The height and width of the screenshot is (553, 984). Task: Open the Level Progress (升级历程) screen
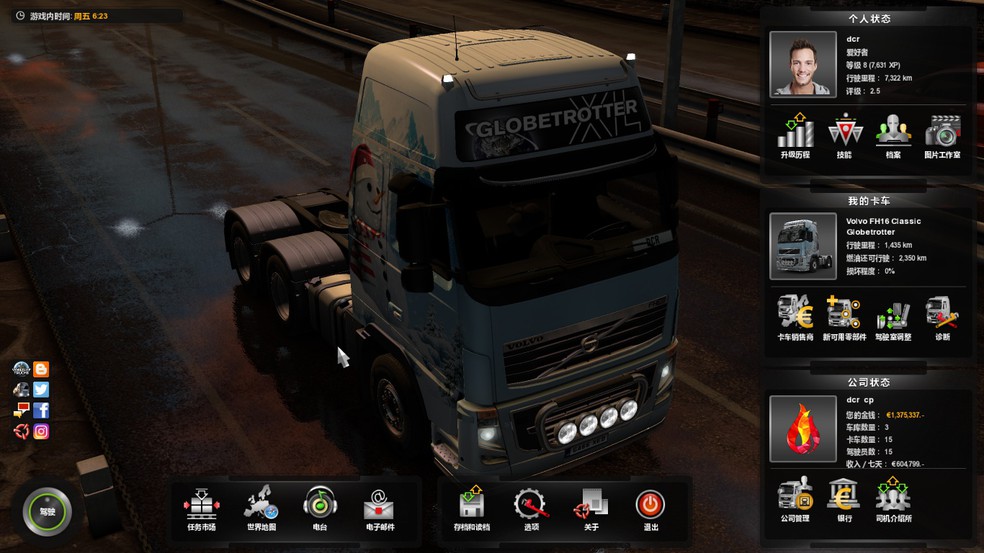click(x=796, y=135)
